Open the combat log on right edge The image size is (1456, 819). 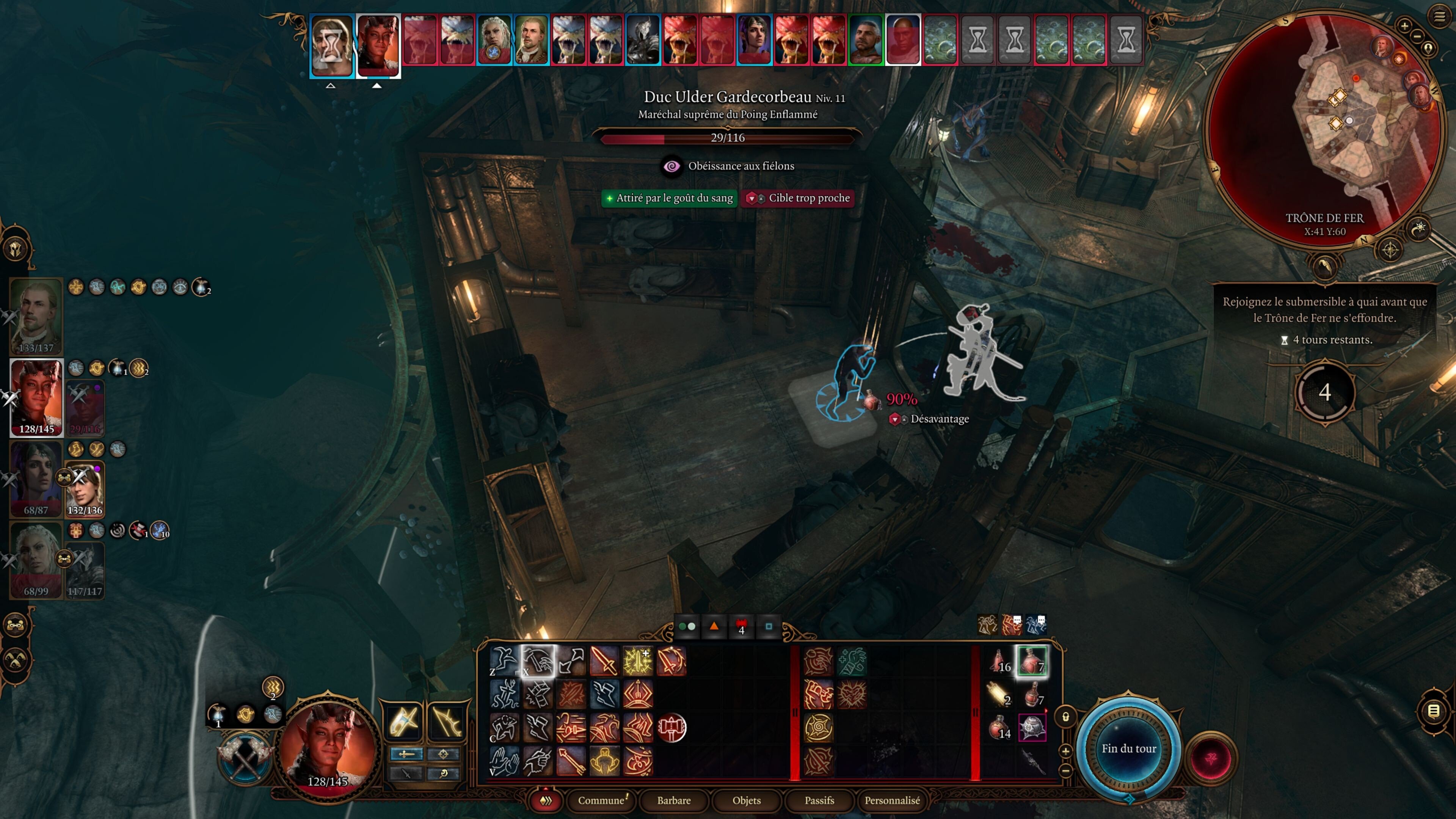tap(1434, 711)
